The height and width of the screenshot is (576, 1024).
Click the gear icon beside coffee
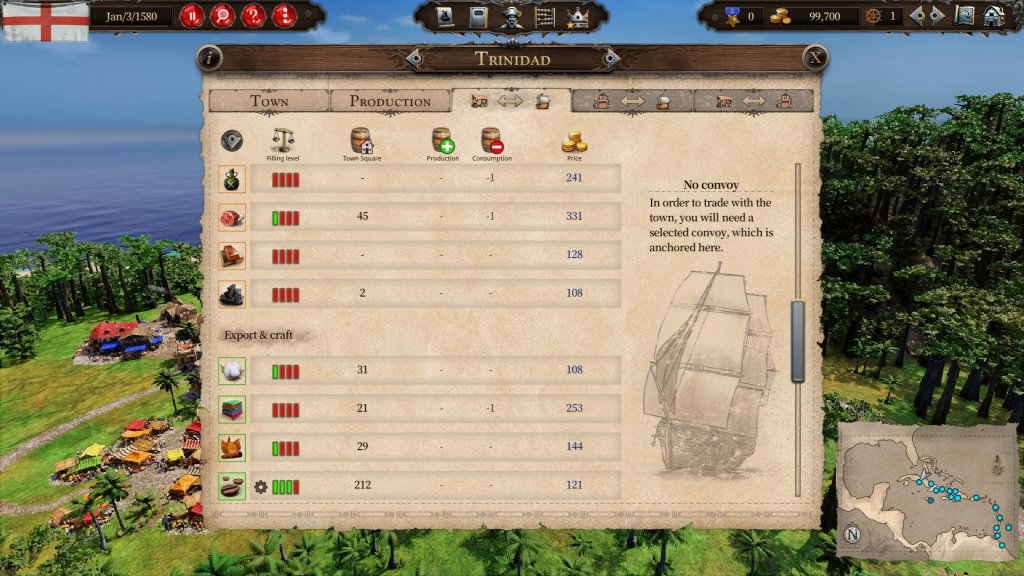pos(261,487)
